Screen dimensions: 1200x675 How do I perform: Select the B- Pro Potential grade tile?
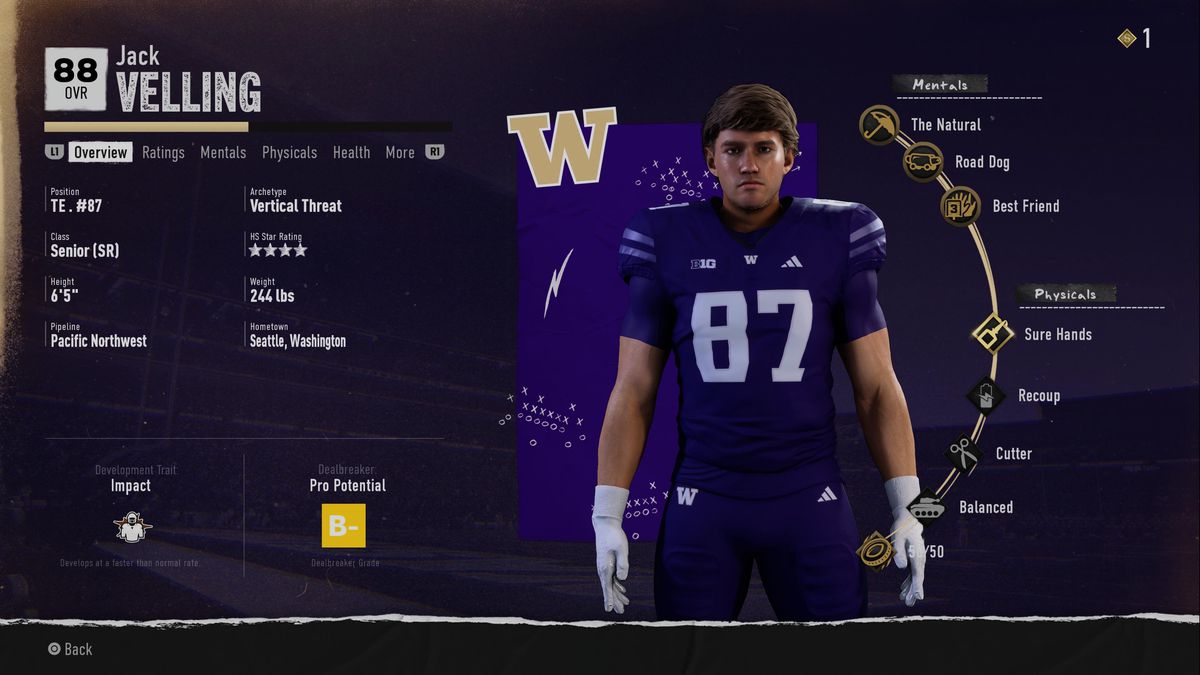click(x=343, y=526)
